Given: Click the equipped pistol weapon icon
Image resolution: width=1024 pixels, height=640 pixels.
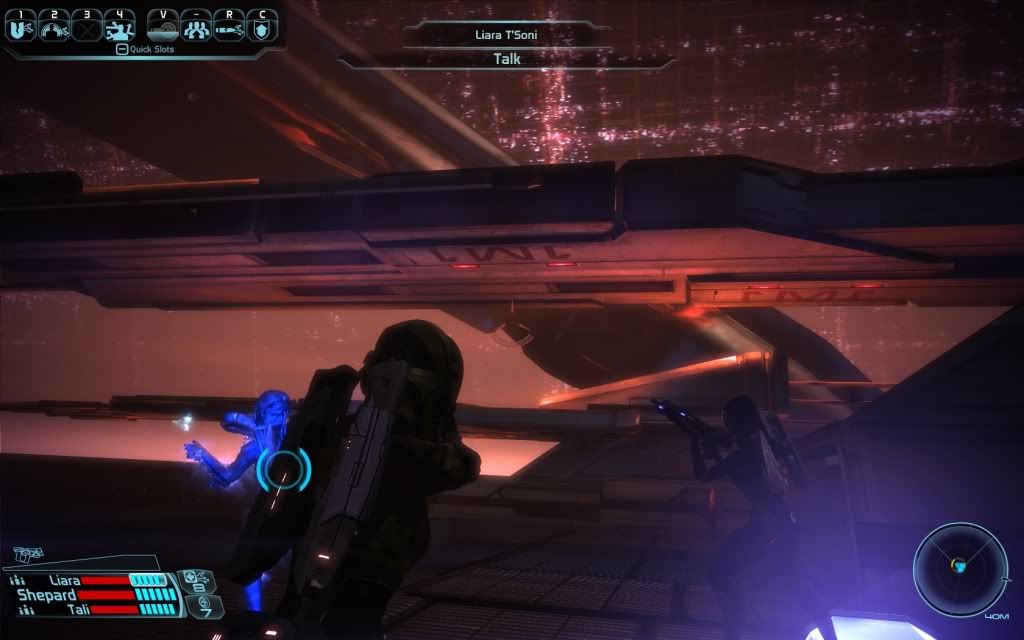Looking at the screenshot, I should pos(28,553).
